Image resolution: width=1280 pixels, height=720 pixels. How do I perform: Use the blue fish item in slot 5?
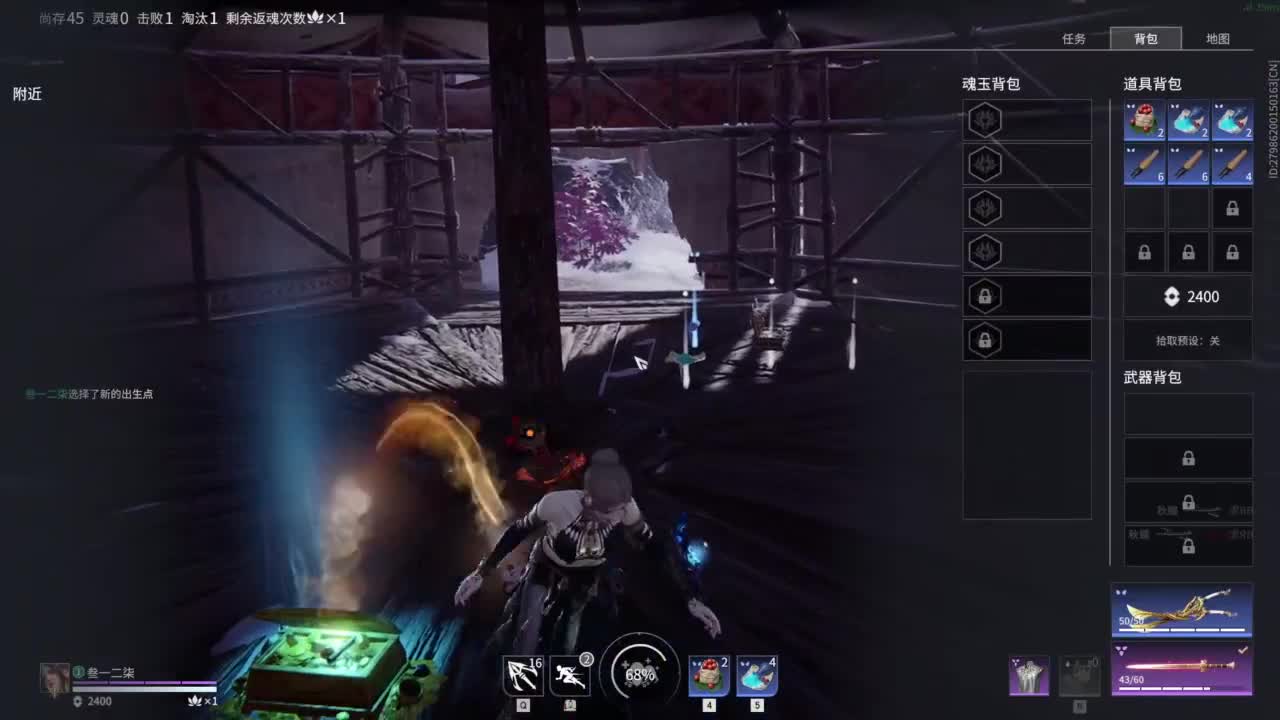(758, 675)
